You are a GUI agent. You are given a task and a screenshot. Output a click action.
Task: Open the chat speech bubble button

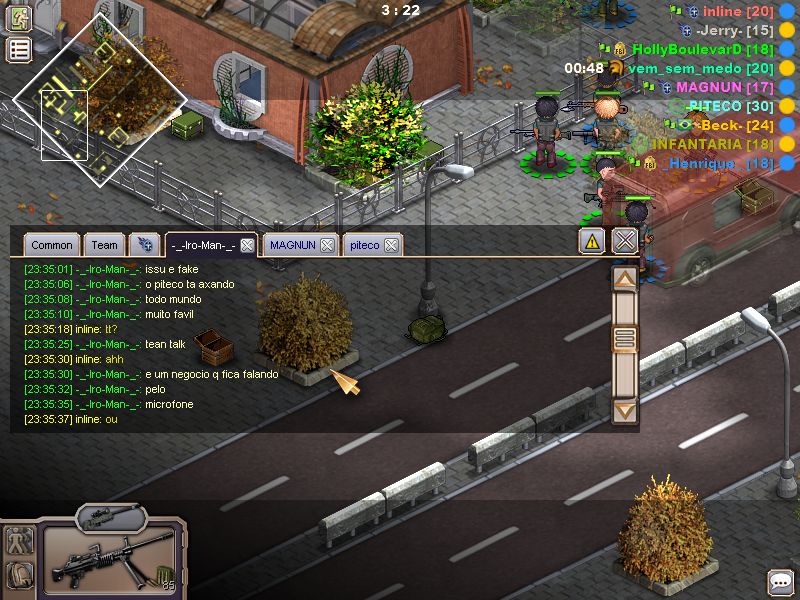coord(780,582)
